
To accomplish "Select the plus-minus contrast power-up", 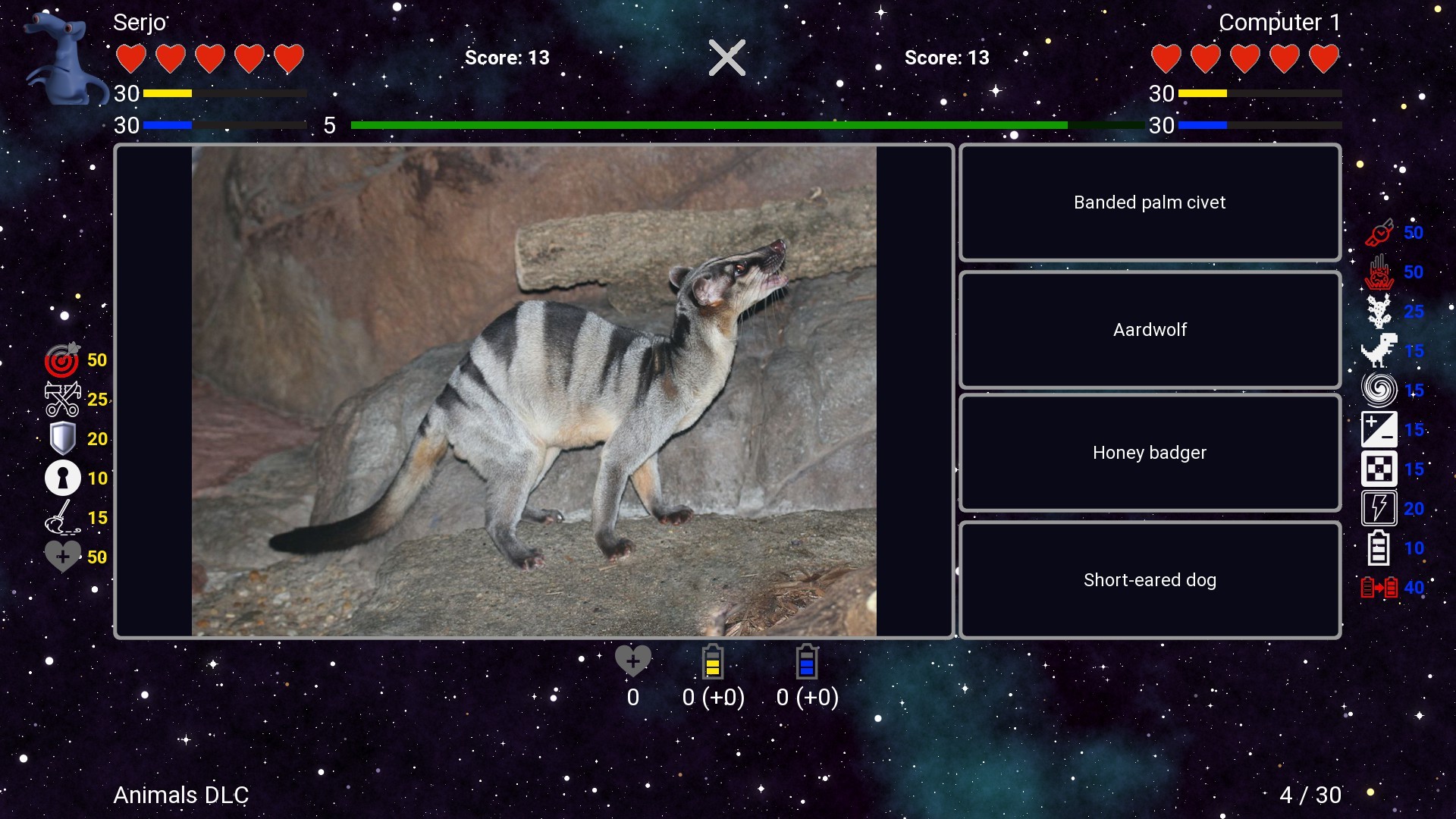I will coord(1379,429).
